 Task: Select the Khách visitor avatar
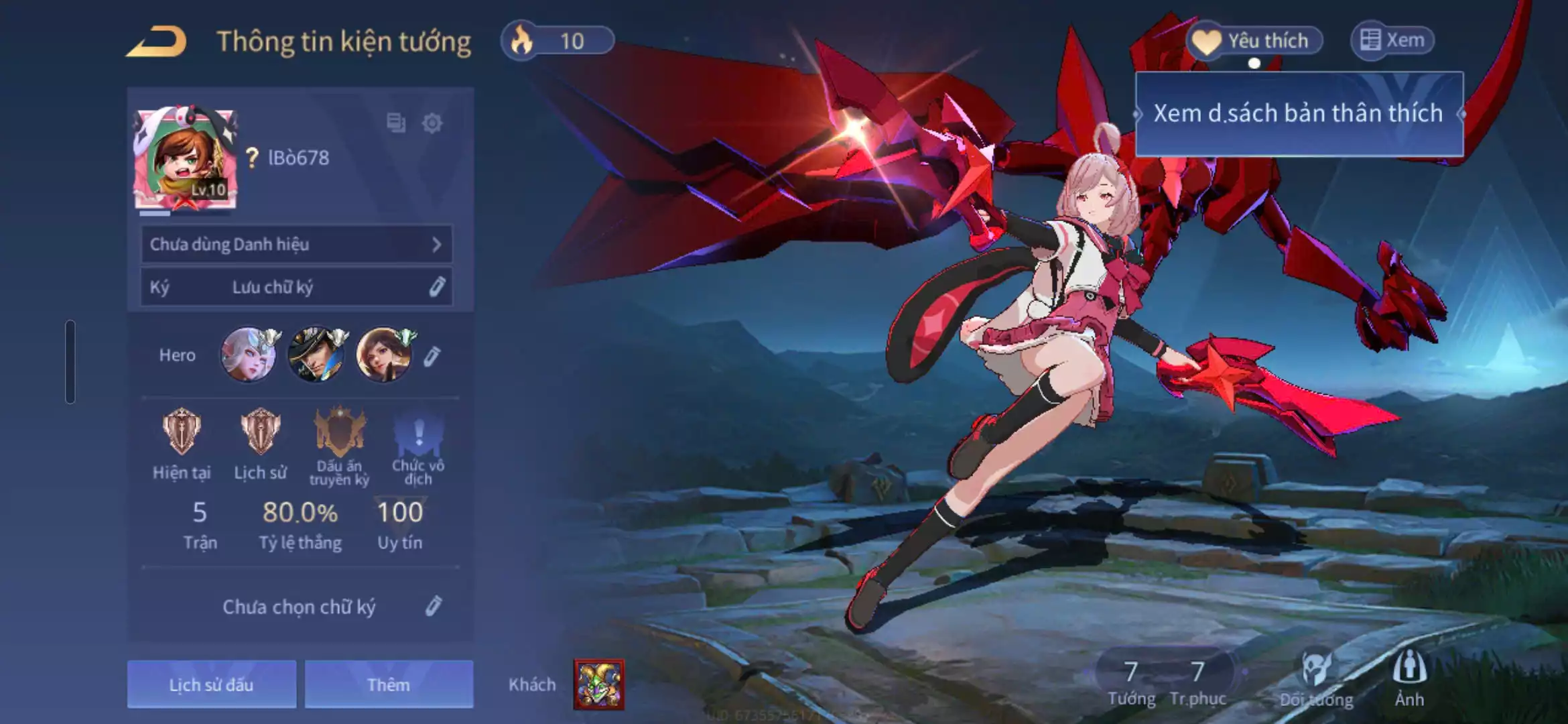click(x=598, y=684)
